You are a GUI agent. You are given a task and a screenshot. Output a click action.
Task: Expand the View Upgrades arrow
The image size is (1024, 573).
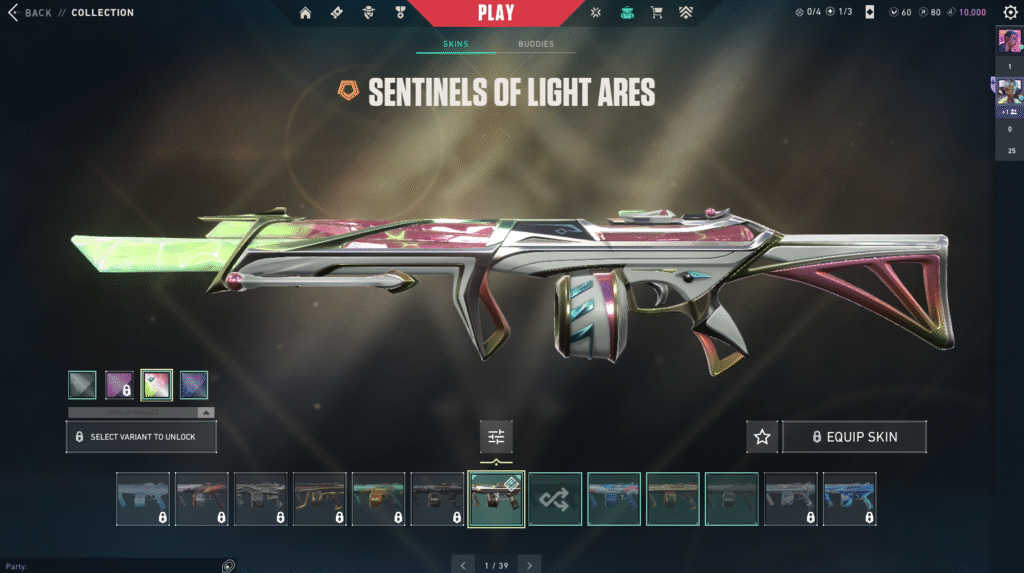point(205,412)
